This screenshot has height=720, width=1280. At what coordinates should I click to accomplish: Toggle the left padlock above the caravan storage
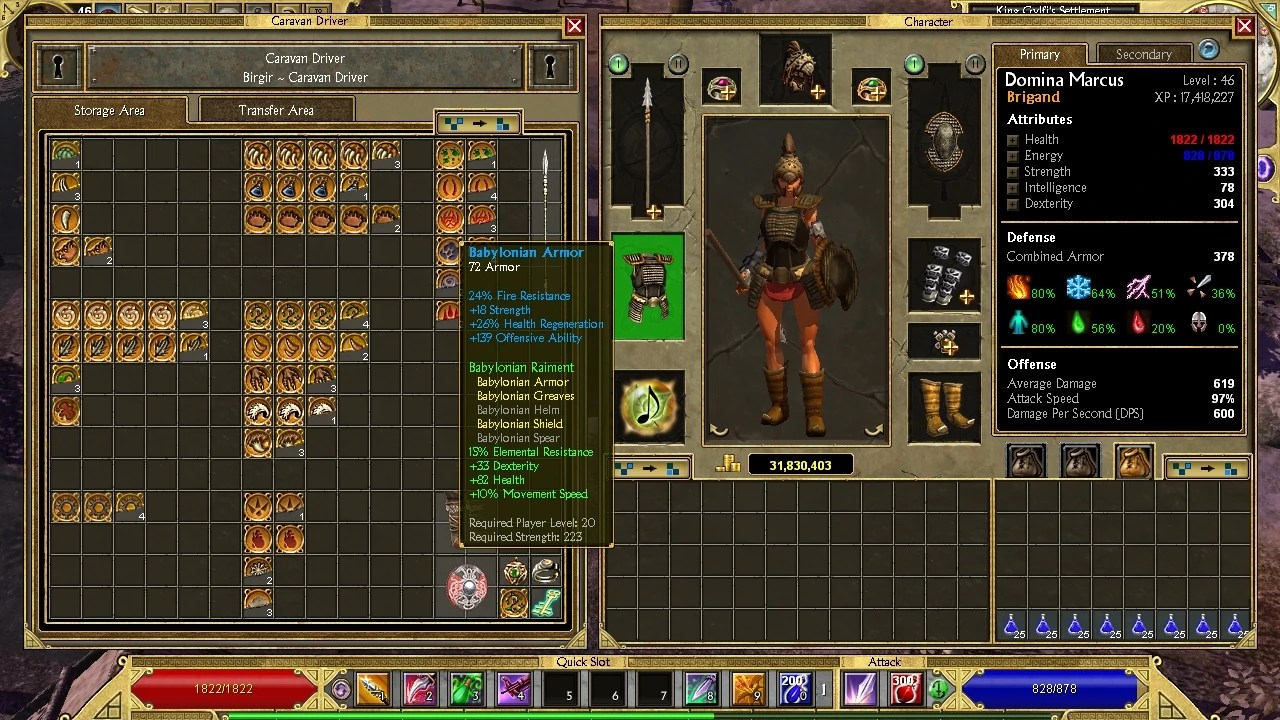pyautogui.click(x=58, y=66)
